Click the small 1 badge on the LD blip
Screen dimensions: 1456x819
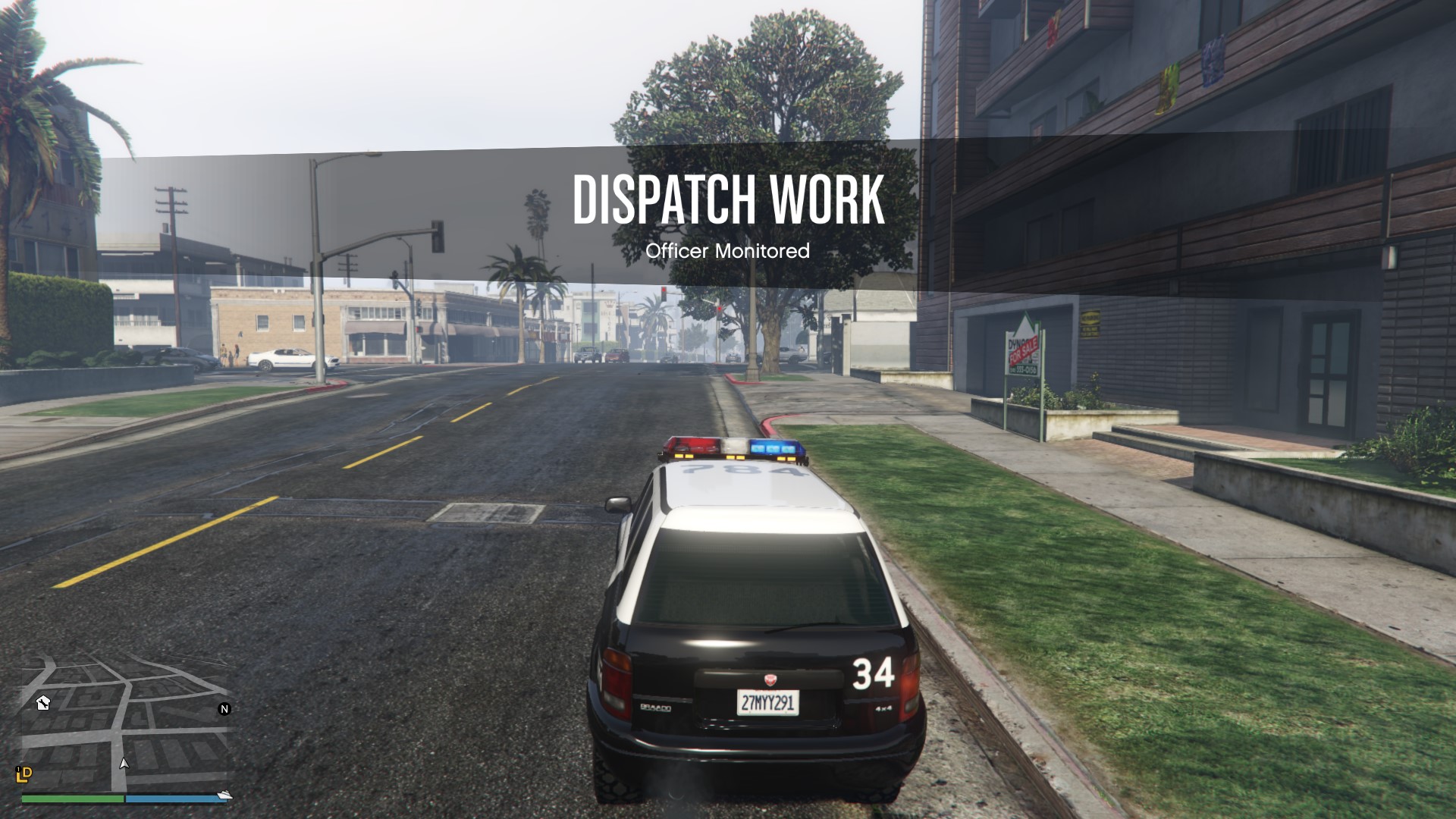click(x=18, y=768)
